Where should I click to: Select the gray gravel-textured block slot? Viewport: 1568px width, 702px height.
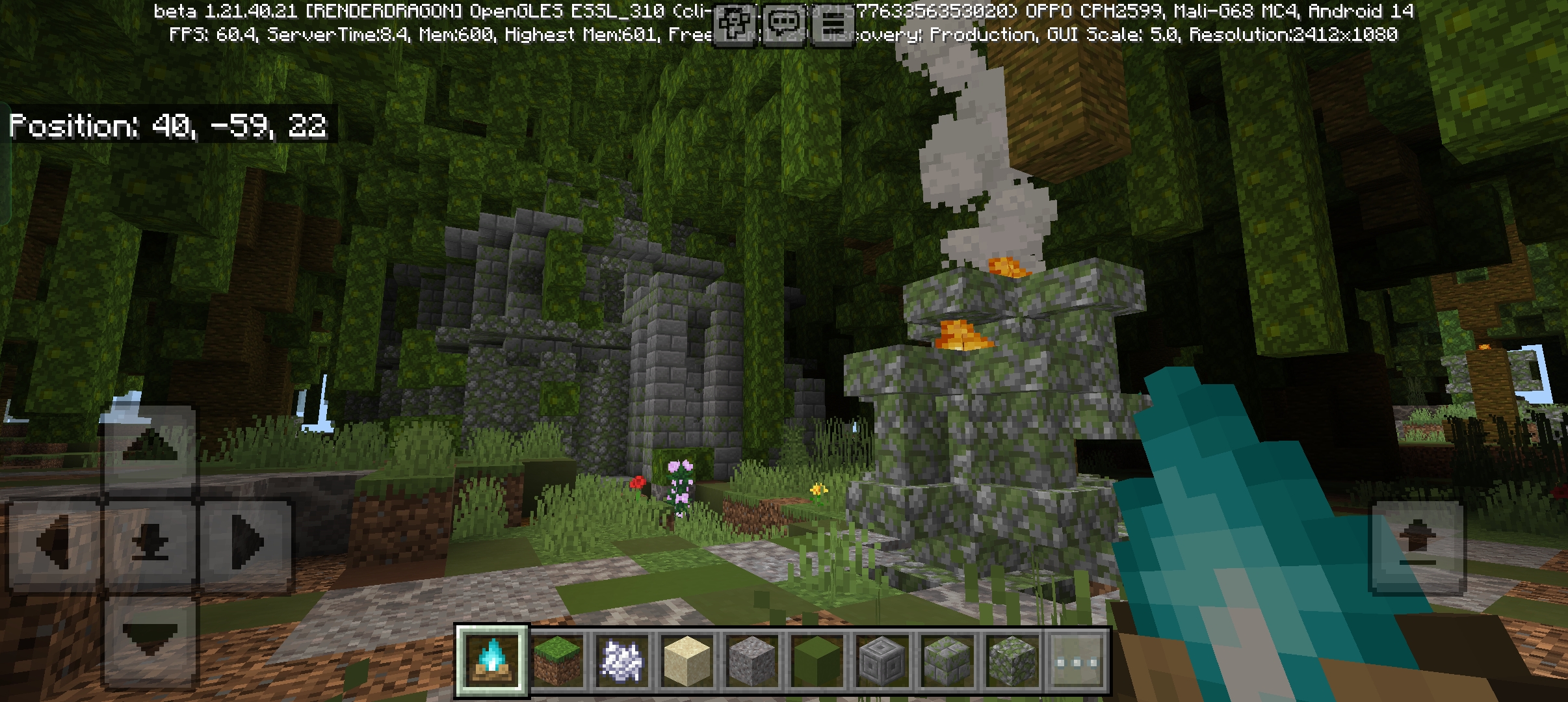(752, 661)
